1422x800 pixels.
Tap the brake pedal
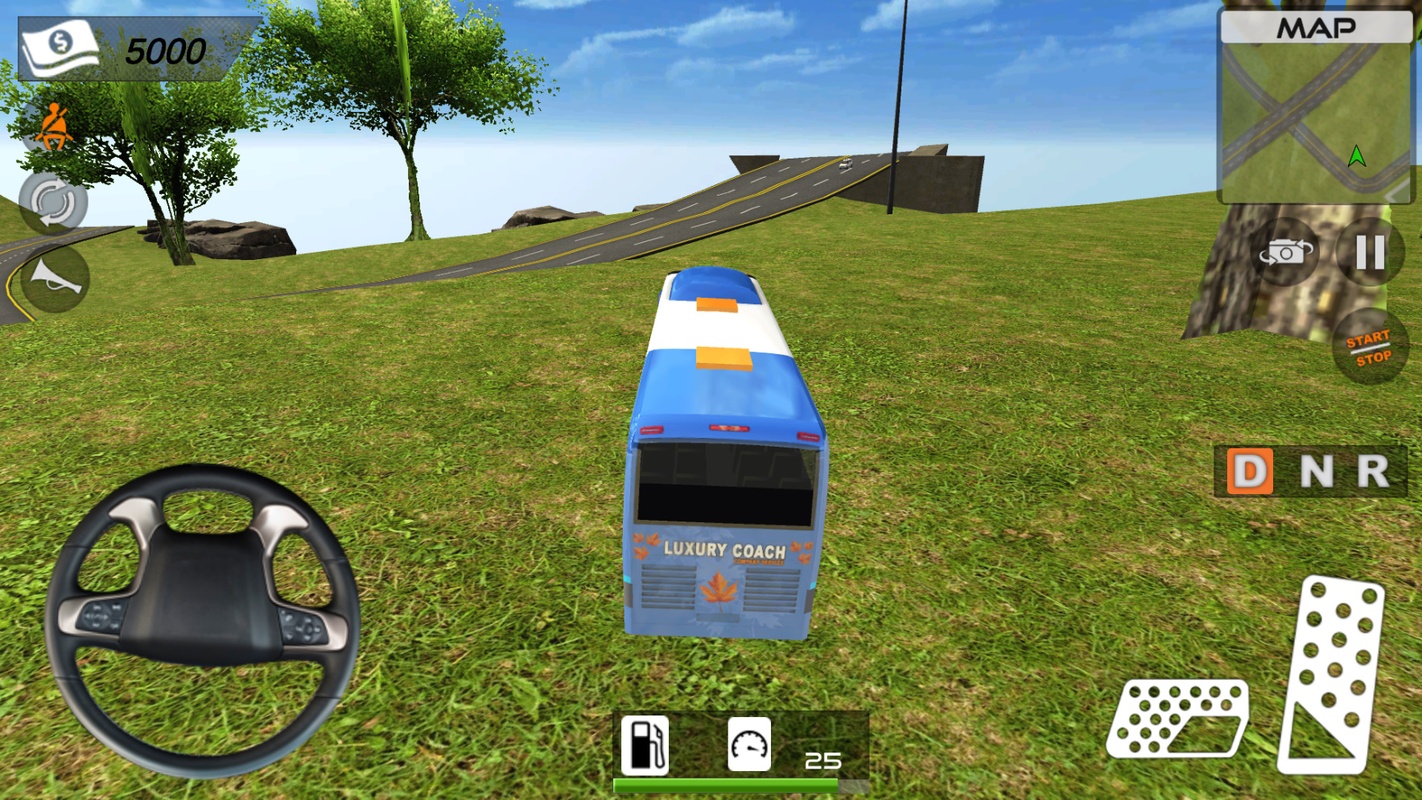1179,718
